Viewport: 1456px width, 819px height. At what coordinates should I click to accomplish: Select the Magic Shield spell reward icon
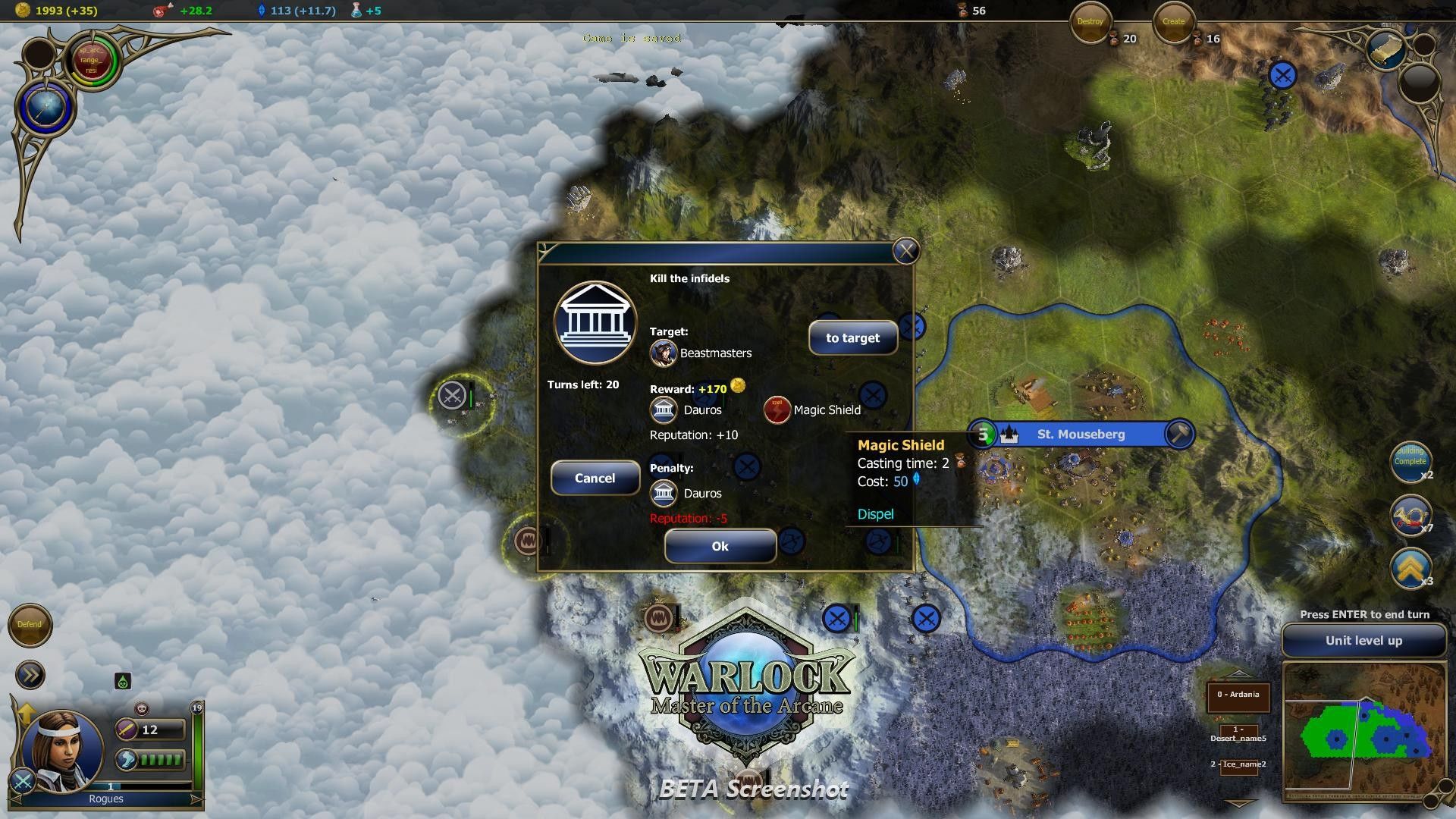point(777,410)
